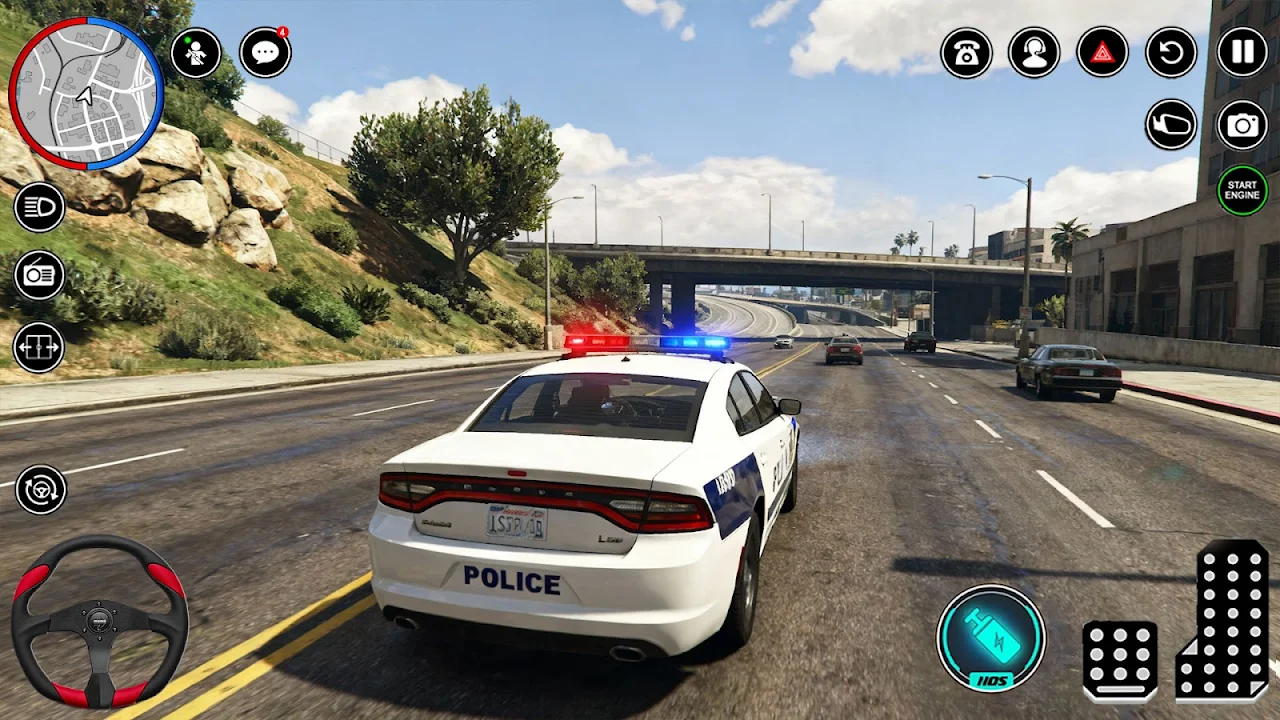
Task: Activate the NOS nitro boost
Action: [990, 638]
